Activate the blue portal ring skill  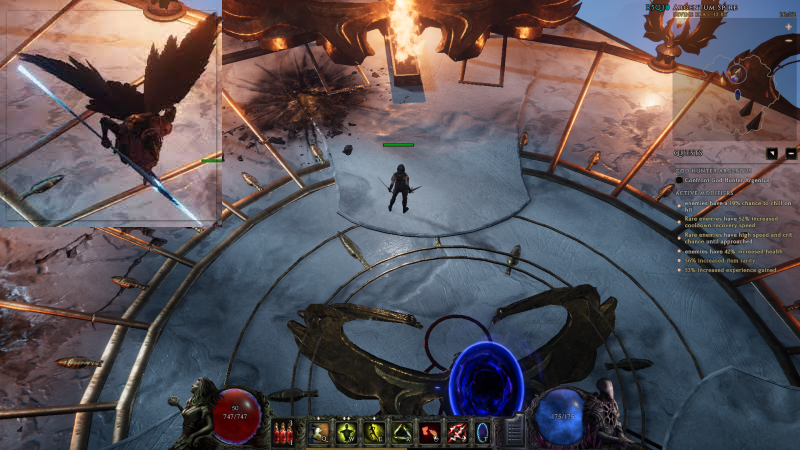484,432
